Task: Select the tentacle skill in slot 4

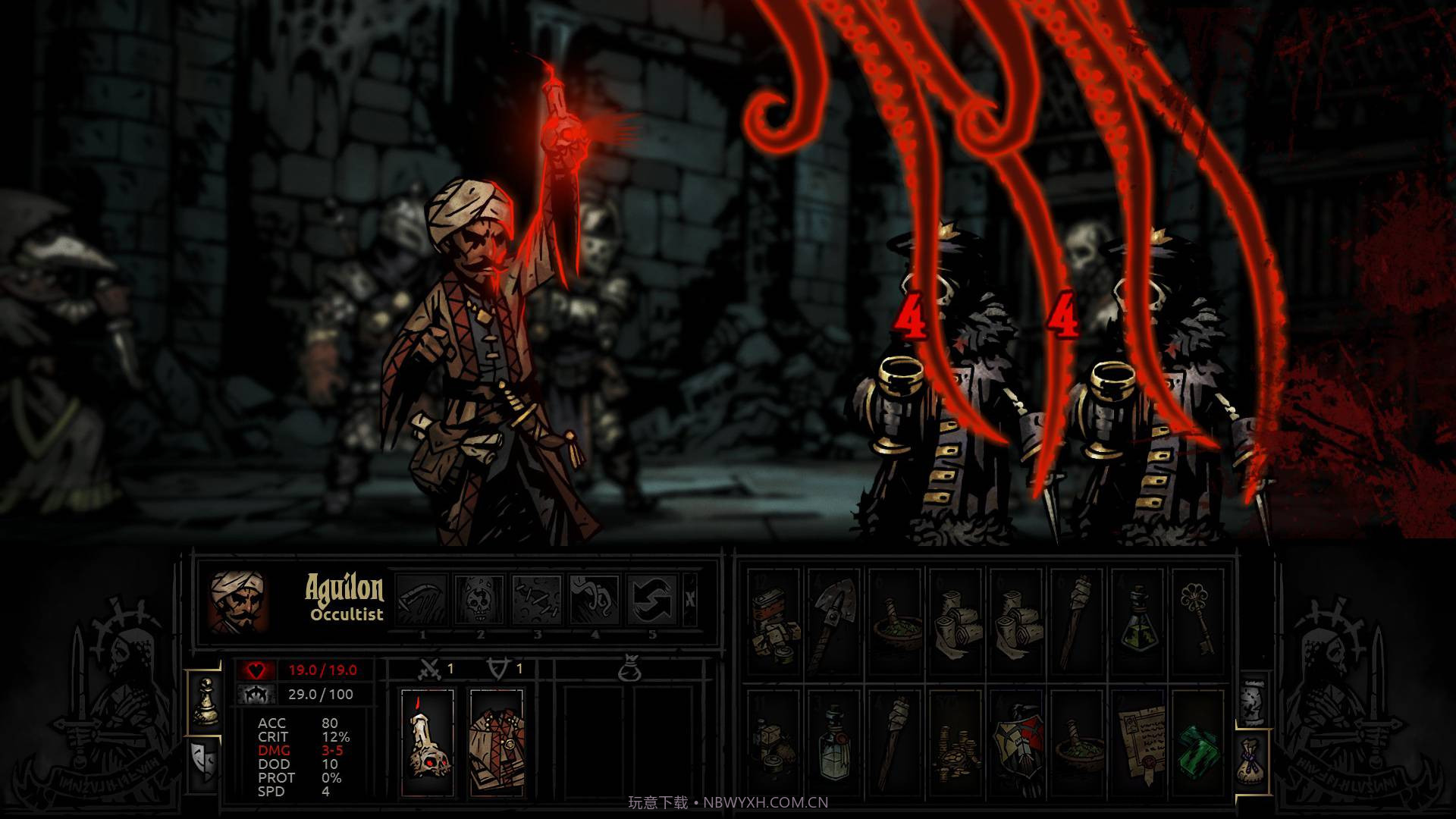Action: point(595,601)
